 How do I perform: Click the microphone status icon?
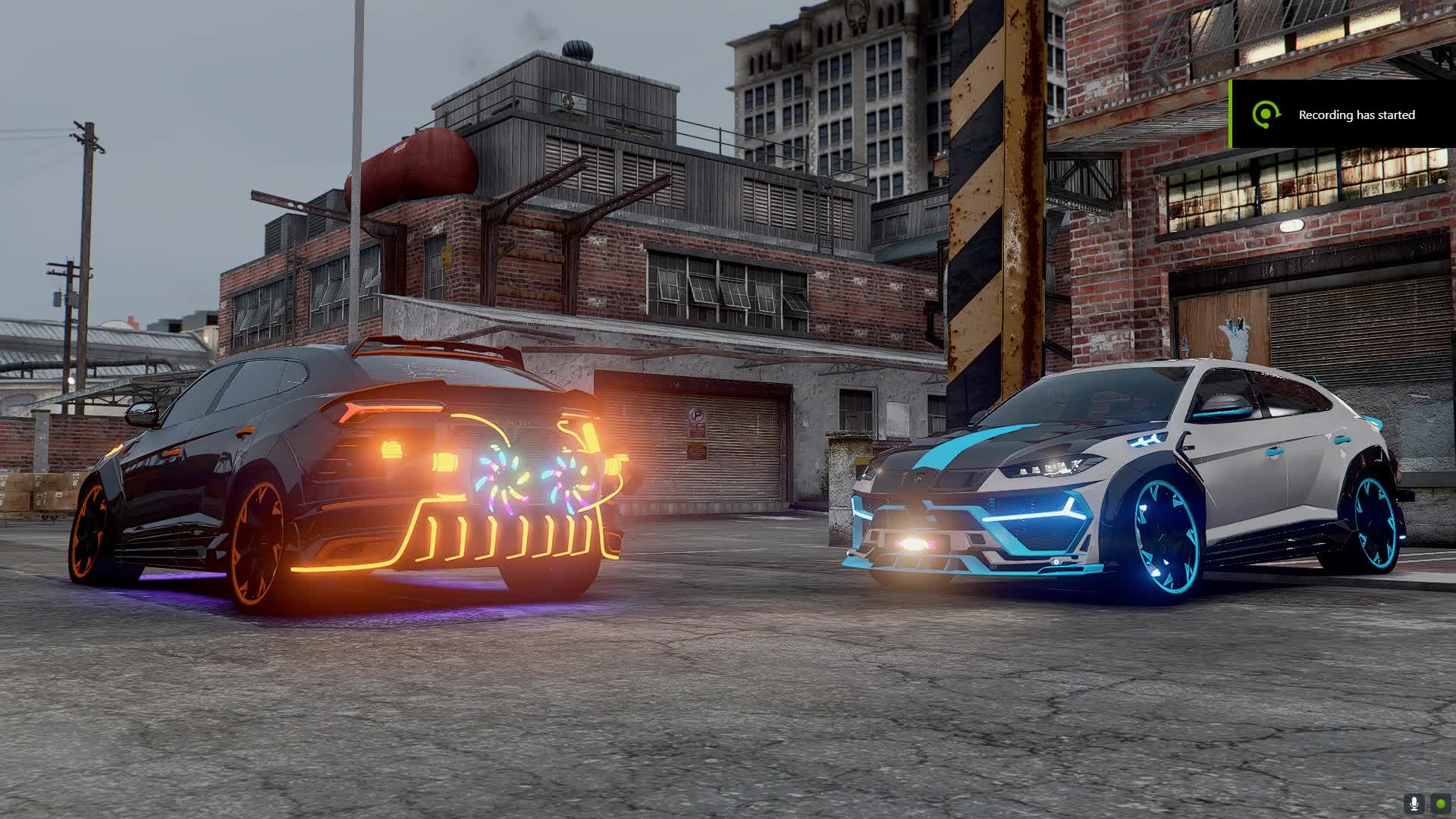click(1414, 803)
